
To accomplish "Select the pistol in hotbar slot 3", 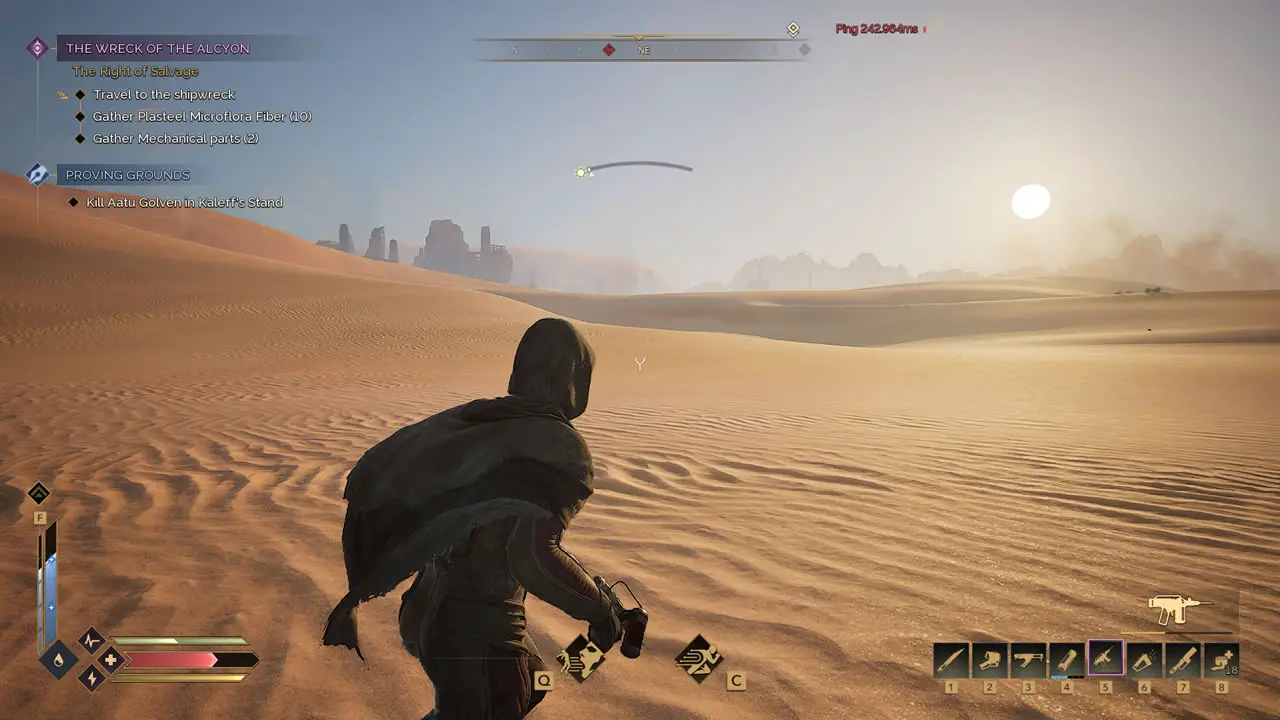I will click(1028, 660).
